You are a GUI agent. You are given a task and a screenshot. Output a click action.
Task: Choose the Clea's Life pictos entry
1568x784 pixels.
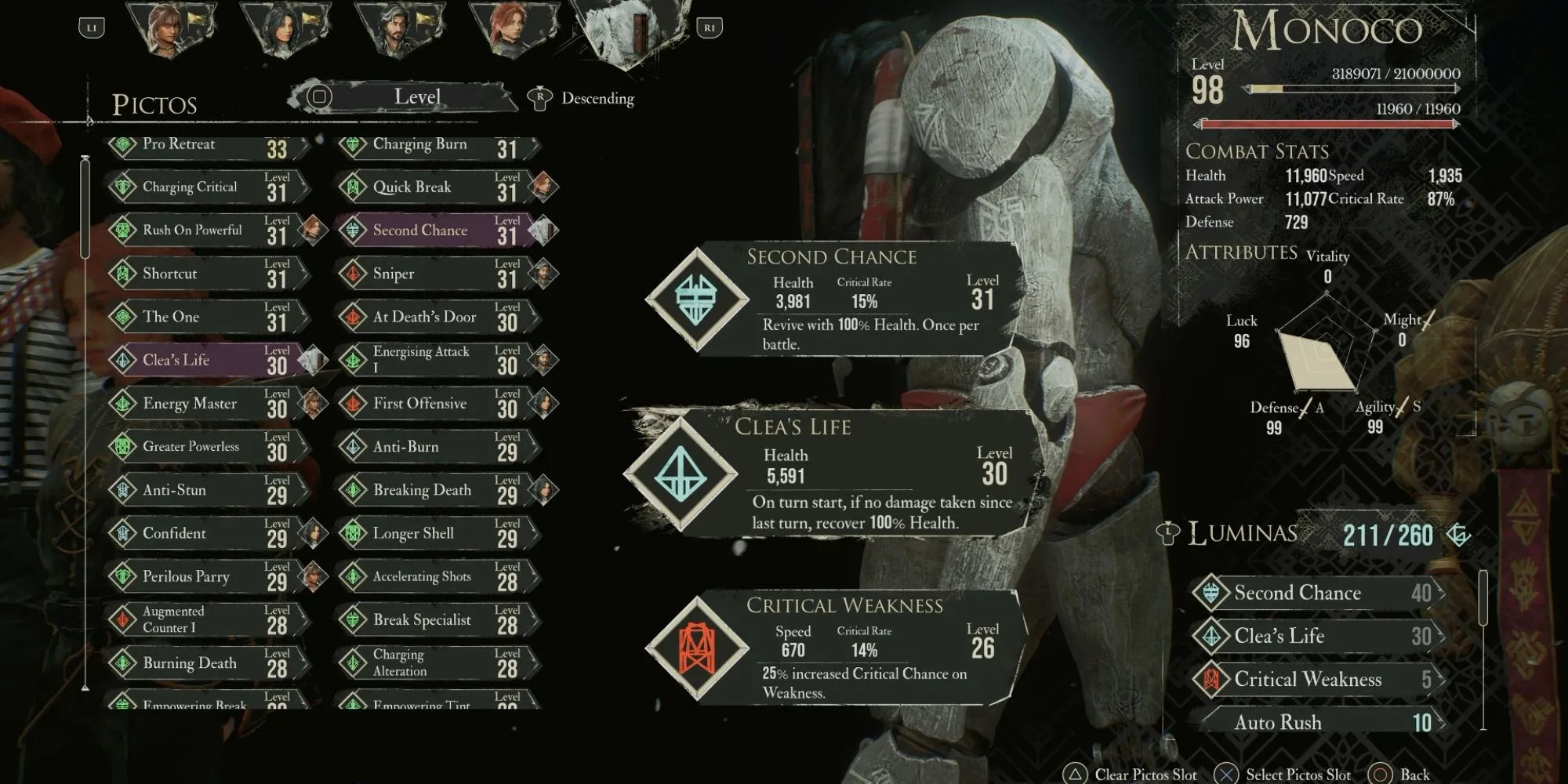205,361
